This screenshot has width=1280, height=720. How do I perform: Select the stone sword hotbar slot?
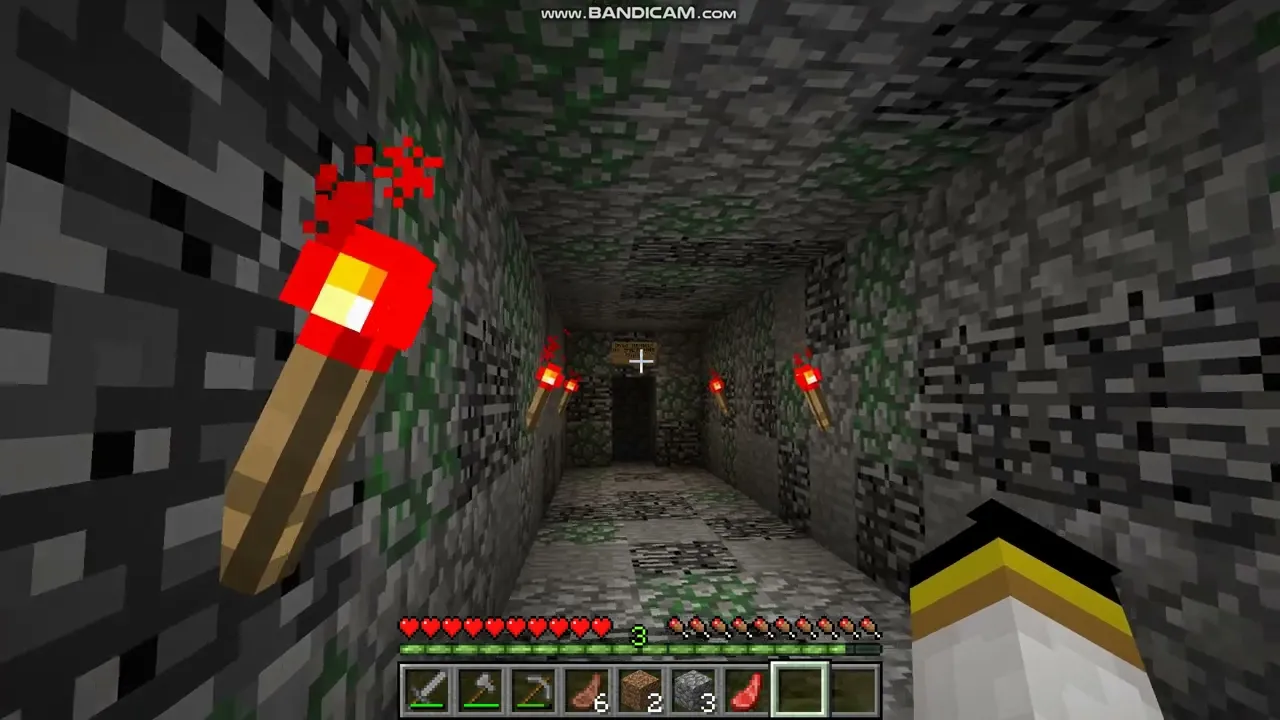pos(426,689)
